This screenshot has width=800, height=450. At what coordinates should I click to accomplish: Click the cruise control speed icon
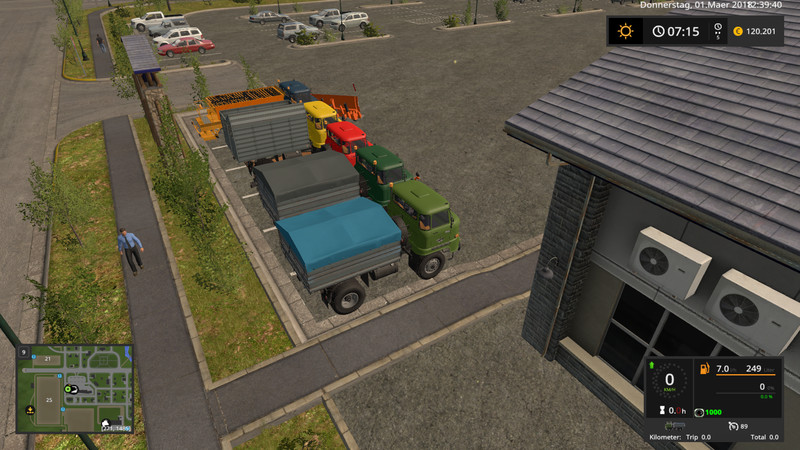tap(733, 425)
